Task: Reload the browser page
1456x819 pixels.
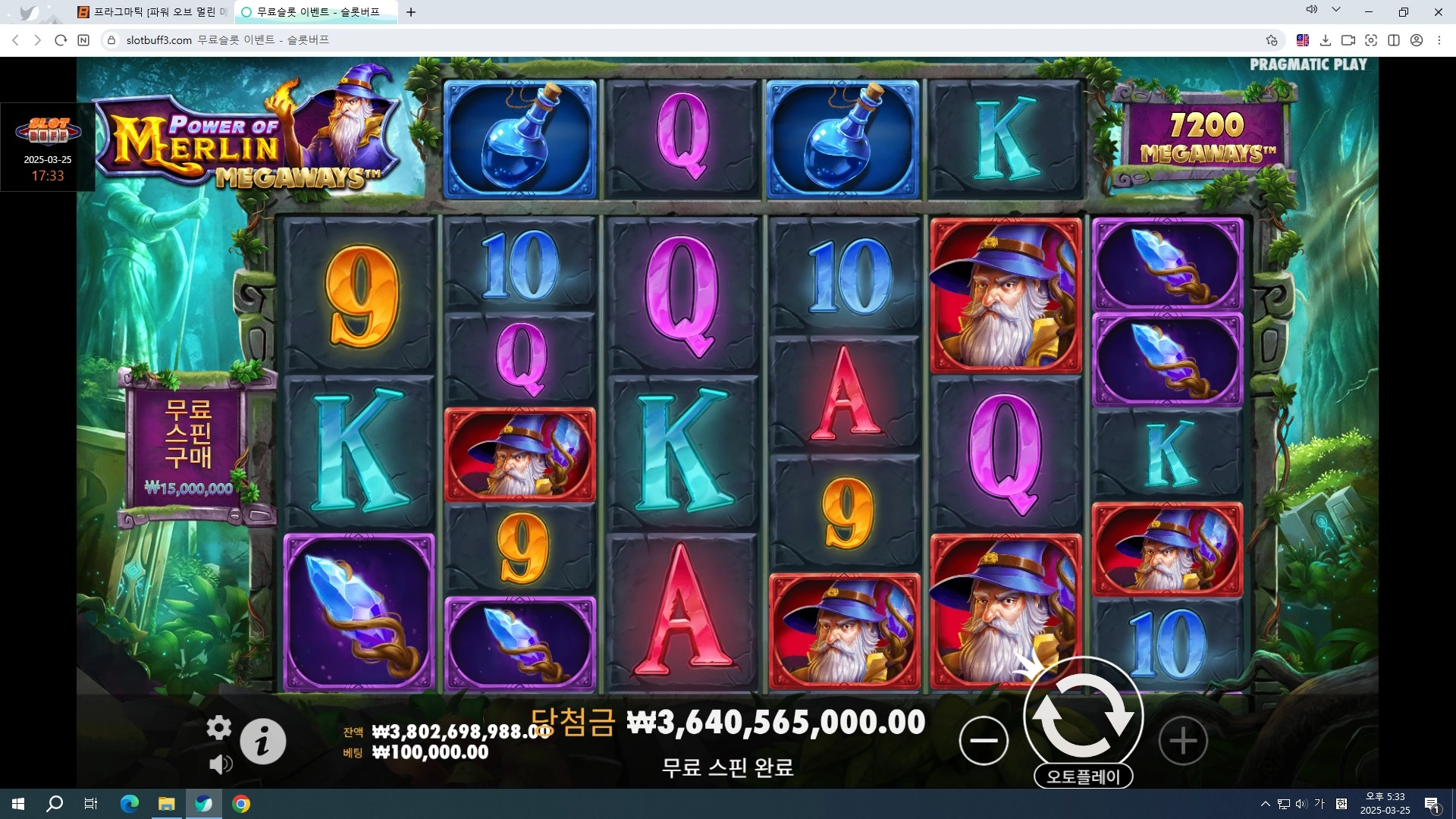Action: click(x=61, y=40)
